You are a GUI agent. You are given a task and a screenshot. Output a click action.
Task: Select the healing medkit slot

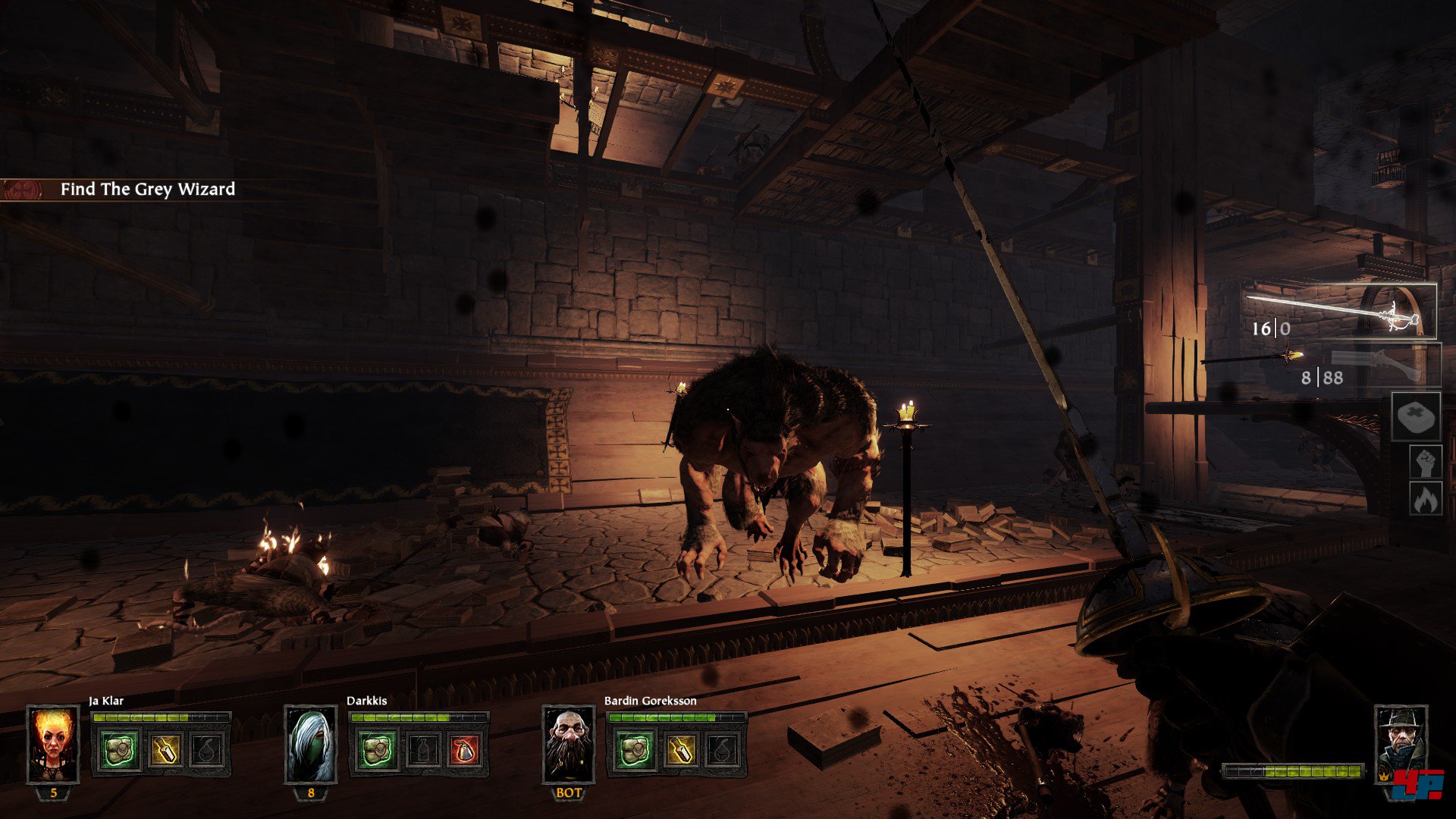(1415, 416)
